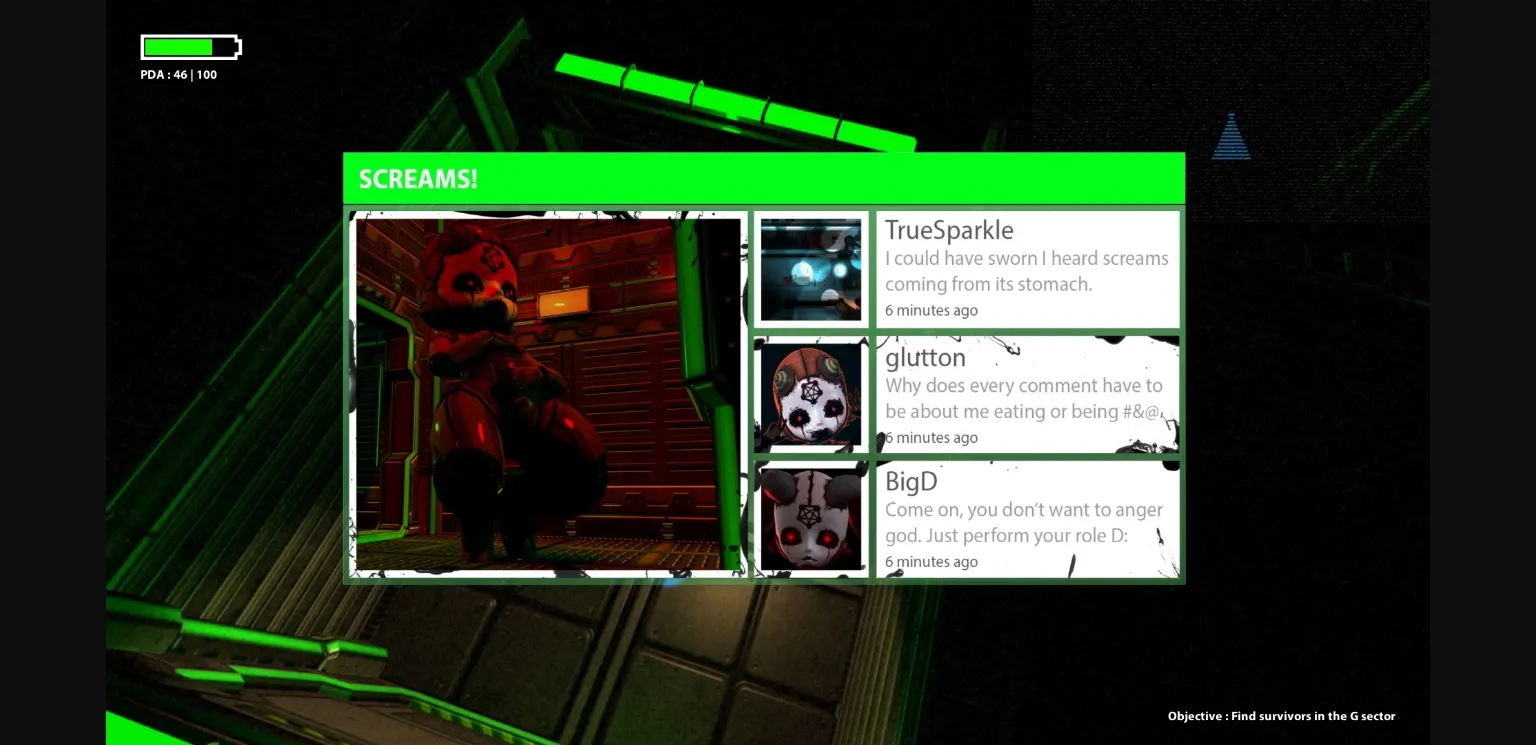
Task: Click BigD's '6 minutes ago' timestamp link
Action: pos(931,561)
